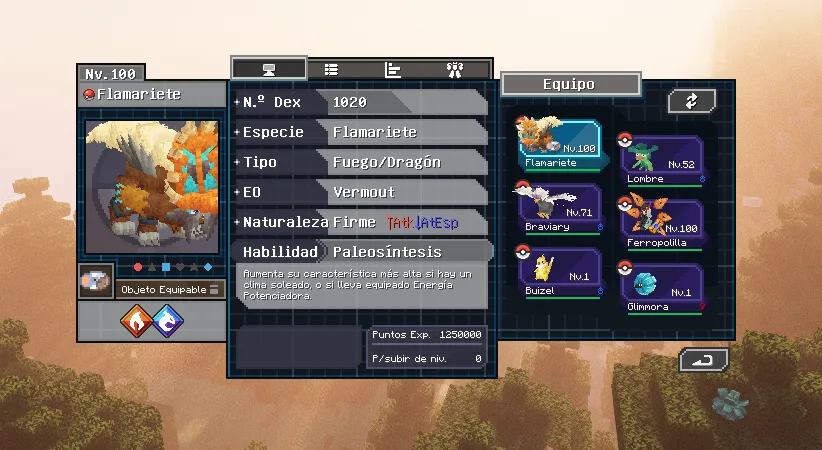Screen dimensions: 822x450
Task: Select the Buizel party slot
Action: pyautogui.click(x=559, y=271)
